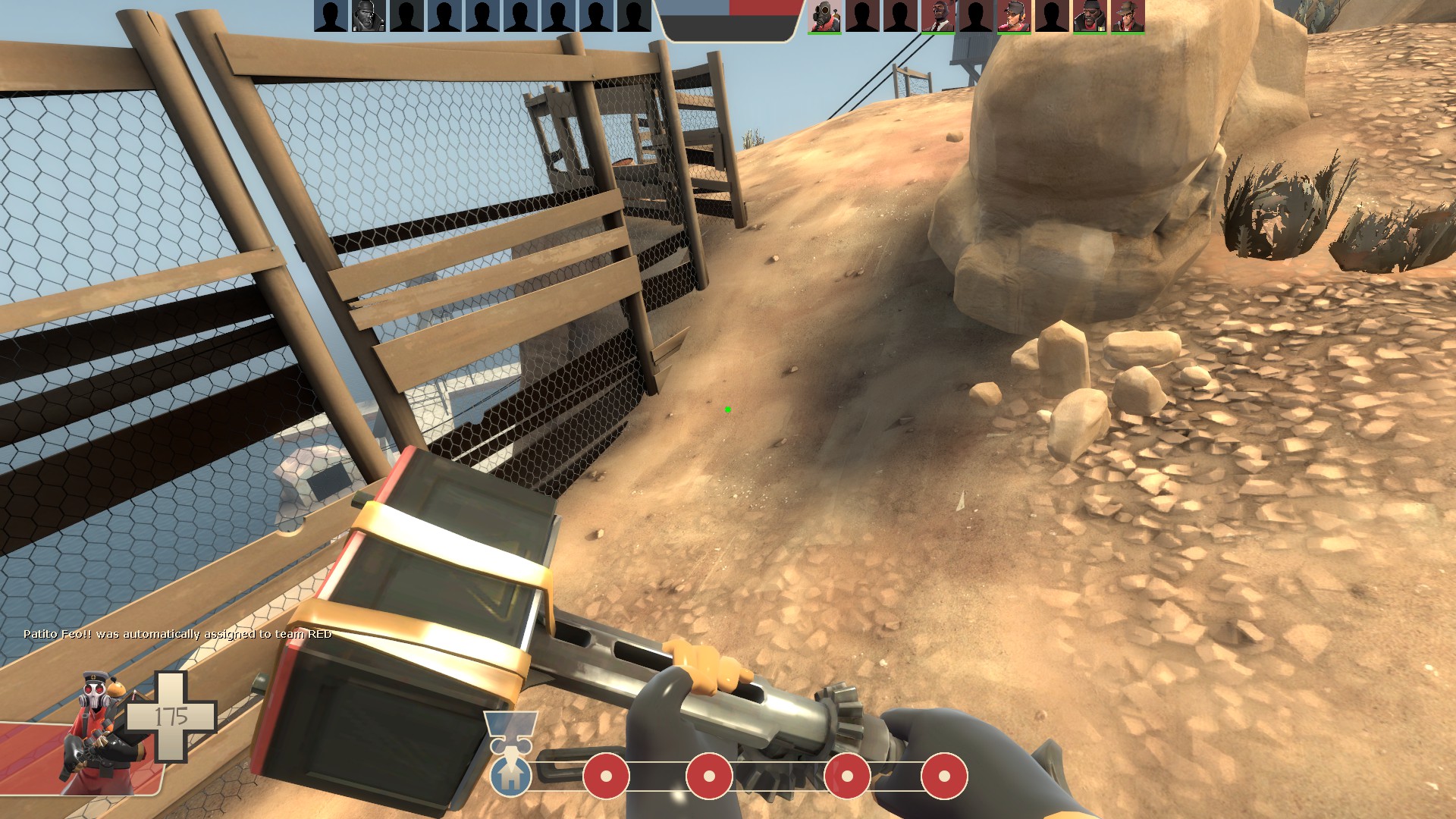Click the green health bar under the Pyro portrait
The width and height of the screenshot is (1456, 819).
[x=824, y=33]
